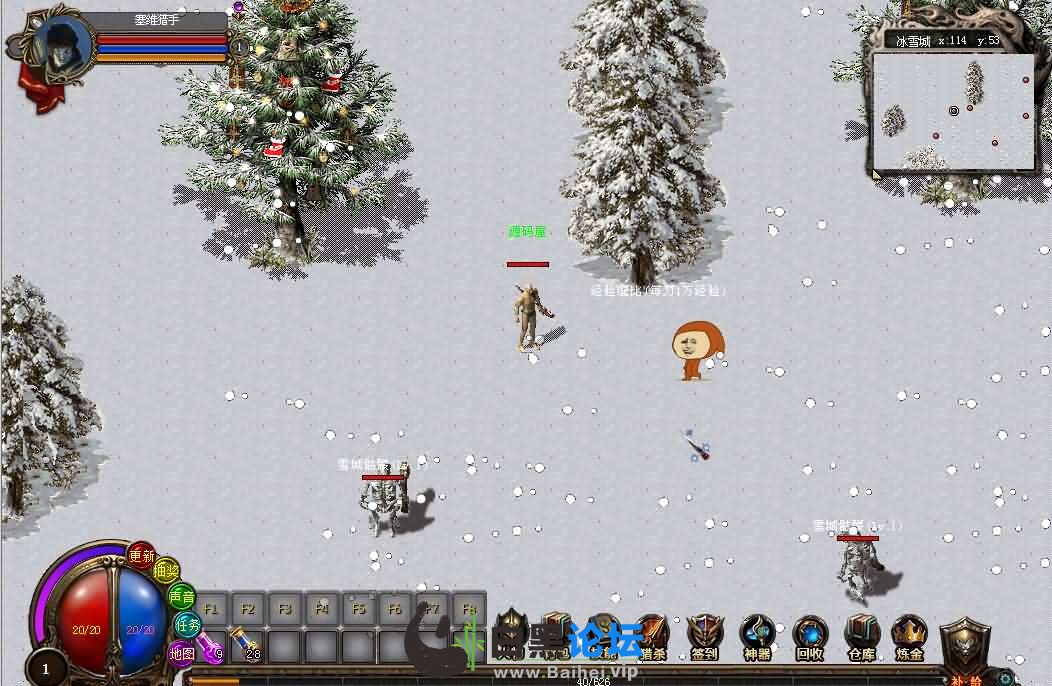Open the 签到 (Check-in) icon
This screenshot has height=686, width=1052.
pyautogui.click(x=705, y=636)
